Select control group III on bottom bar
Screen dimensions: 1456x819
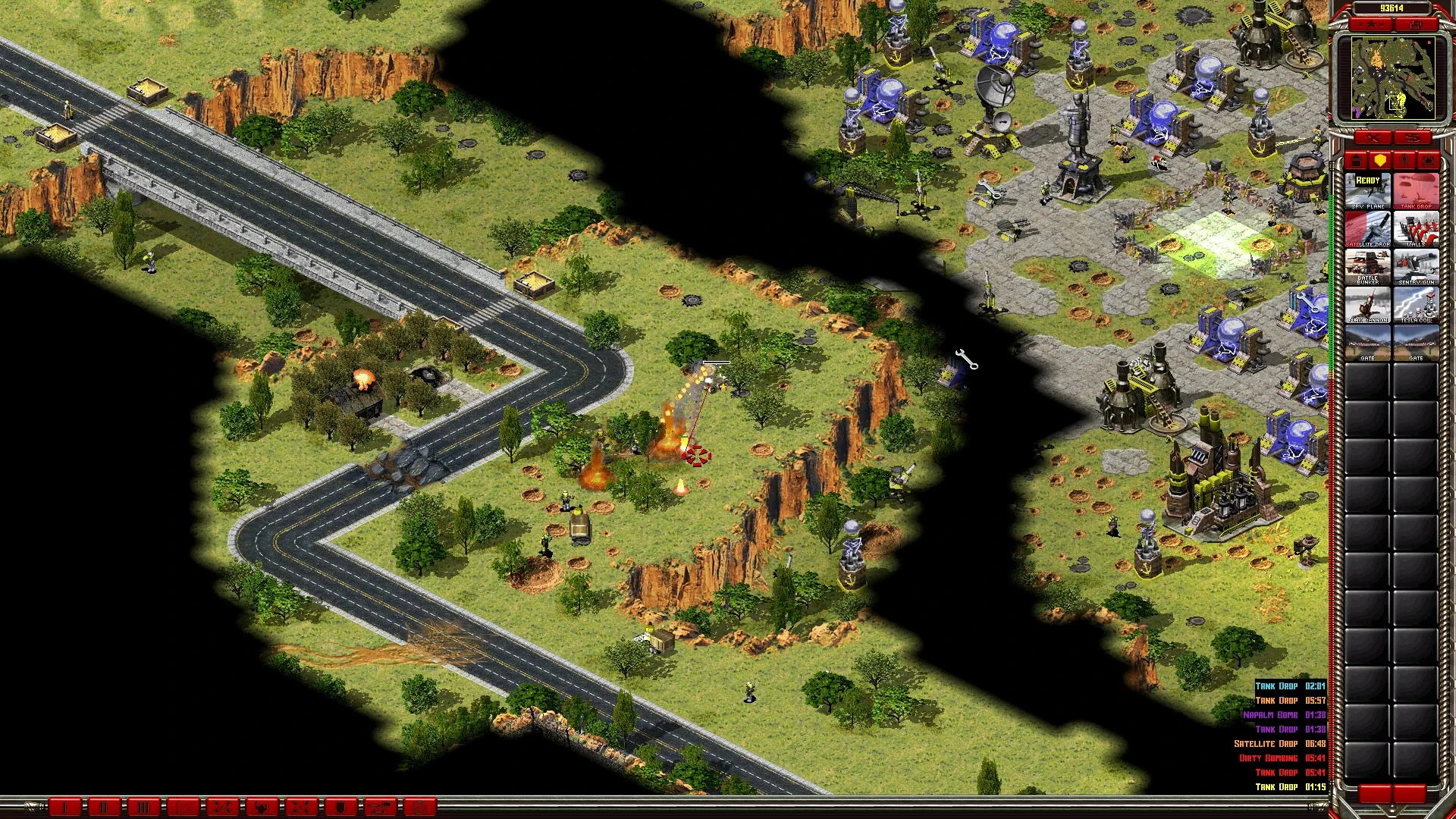click(143, 807)
